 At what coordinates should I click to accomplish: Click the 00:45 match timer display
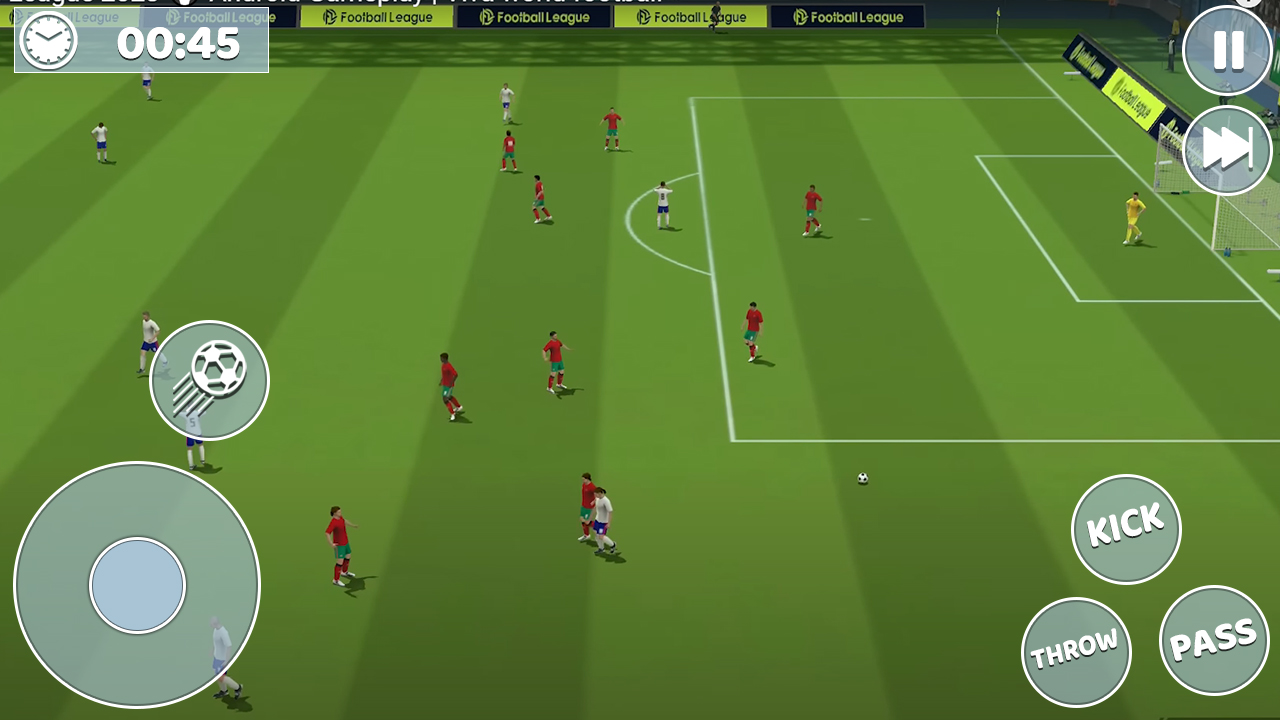[x=180, y=44]
